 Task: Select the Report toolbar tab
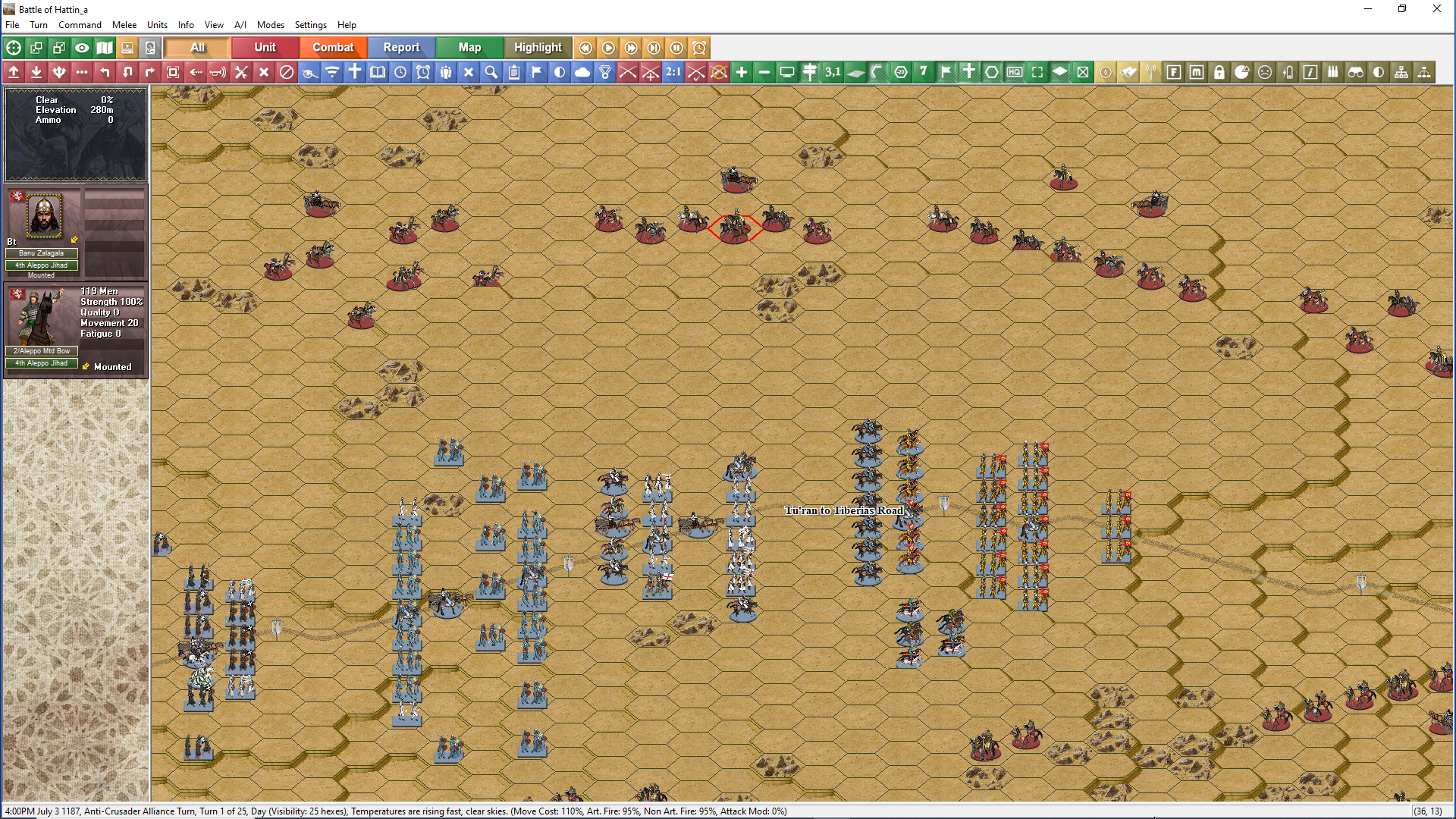401,47
